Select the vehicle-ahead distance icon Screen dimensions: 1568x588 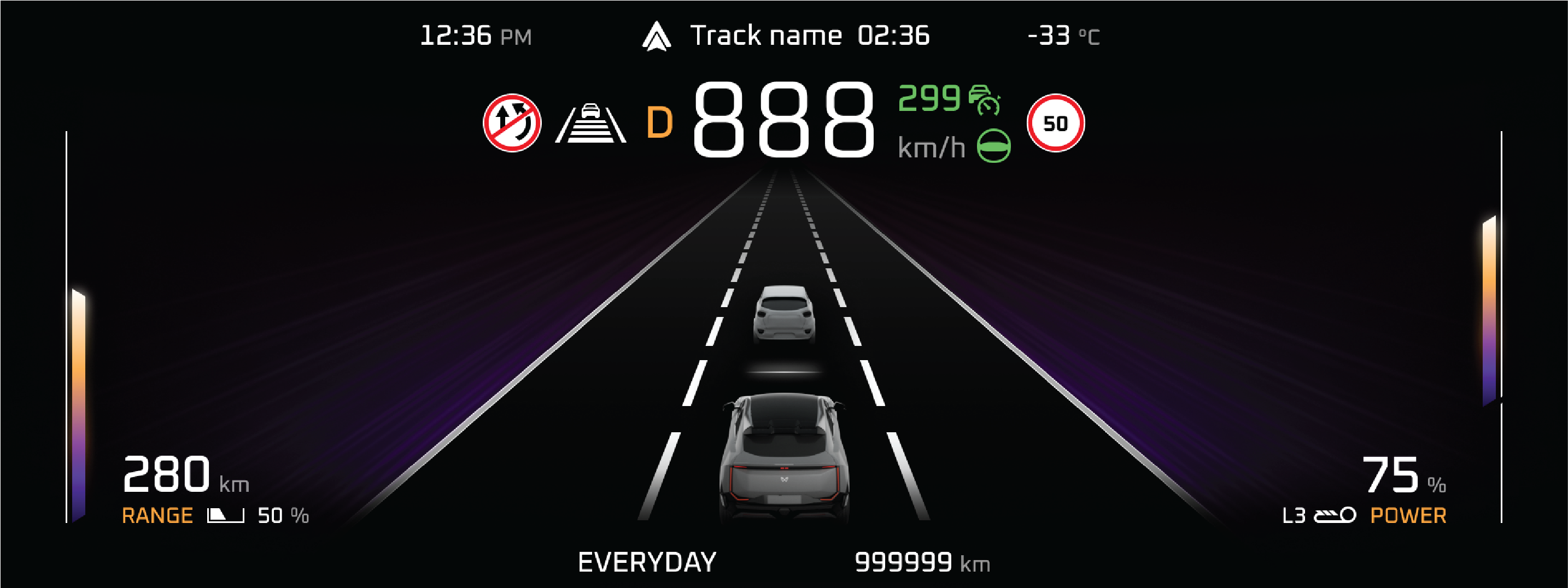590,124
